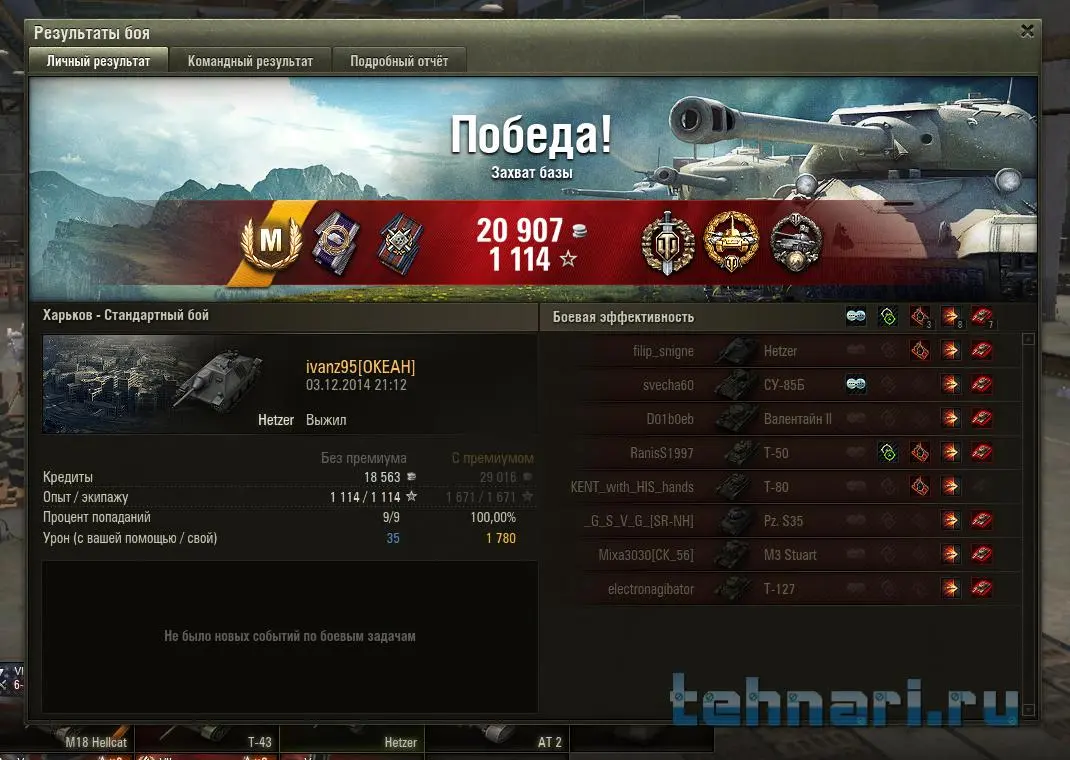1070x760 pixels.
Task: Click the spotted-enemies binoculars header icon
Action: pyautogui.click(x=856, y=317)
